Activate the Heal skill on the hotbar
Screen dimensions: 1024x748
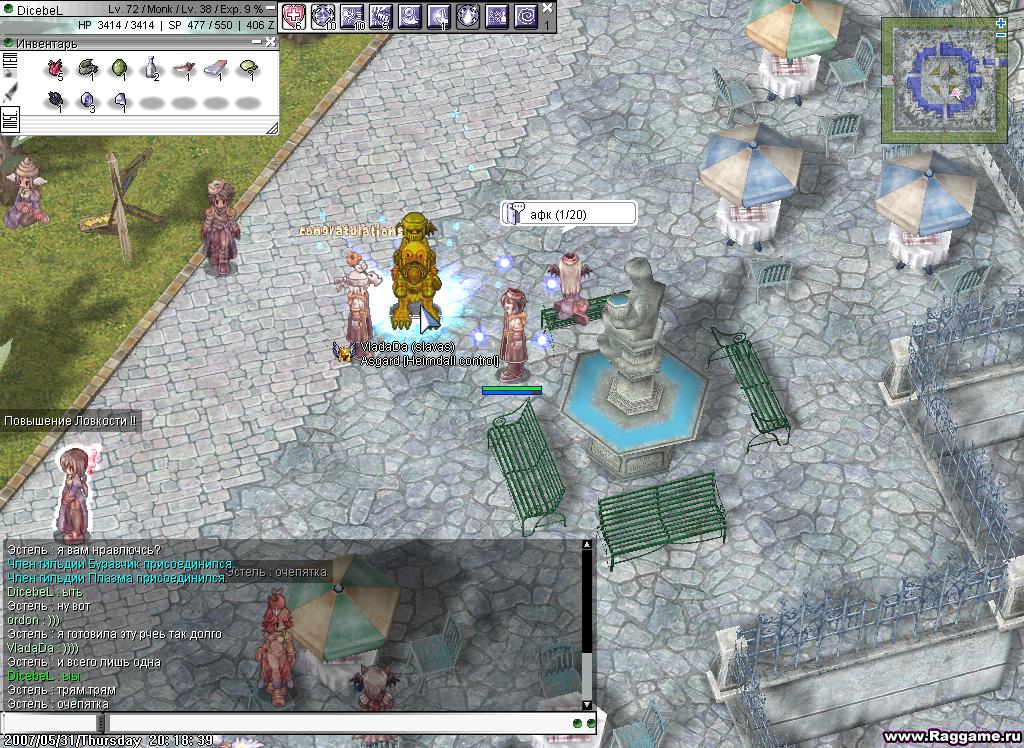[293, 15]
